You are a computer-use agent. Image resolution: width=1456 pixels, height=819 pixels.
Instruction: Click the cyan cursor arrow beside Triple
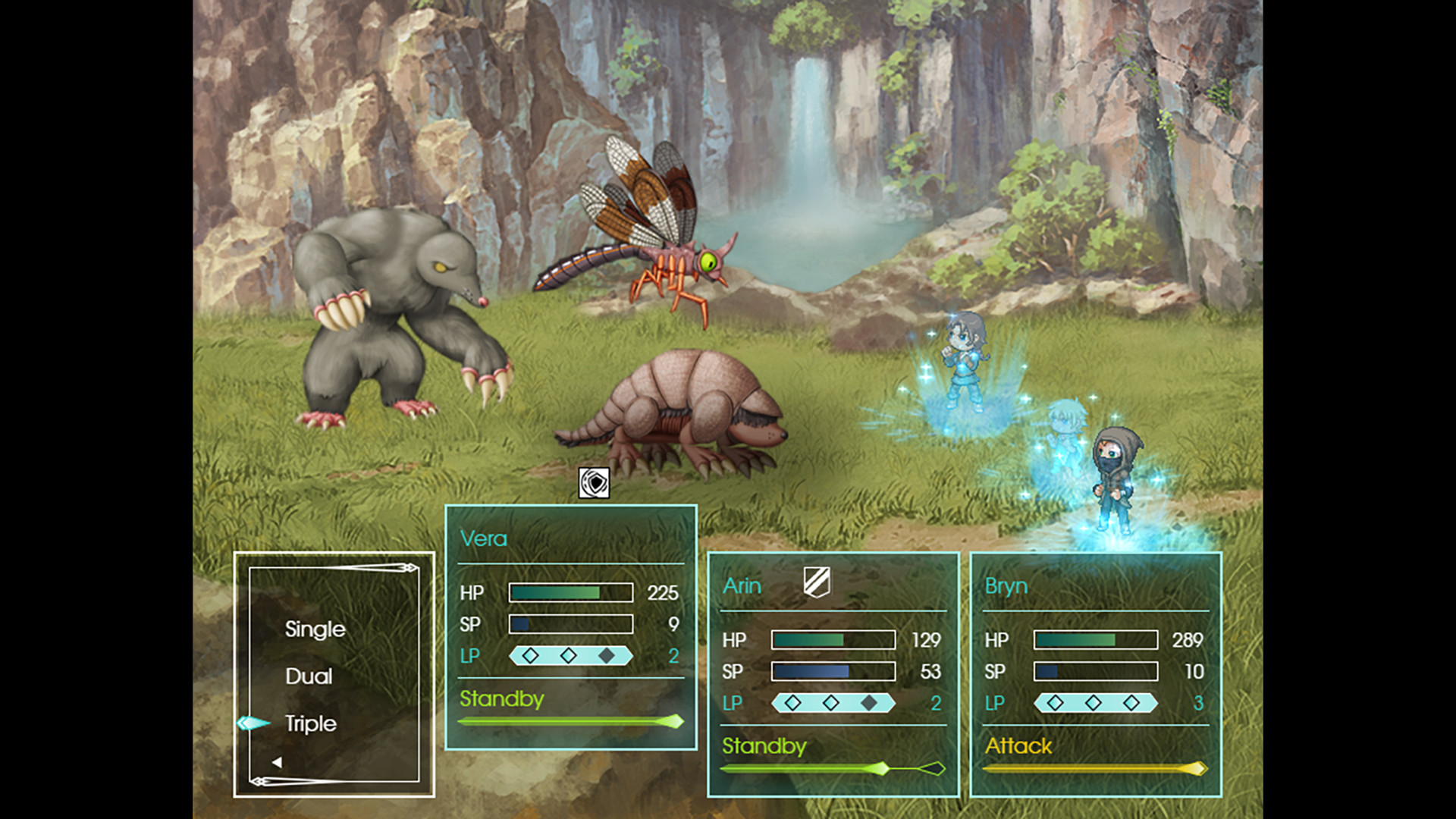coord(253,724)
